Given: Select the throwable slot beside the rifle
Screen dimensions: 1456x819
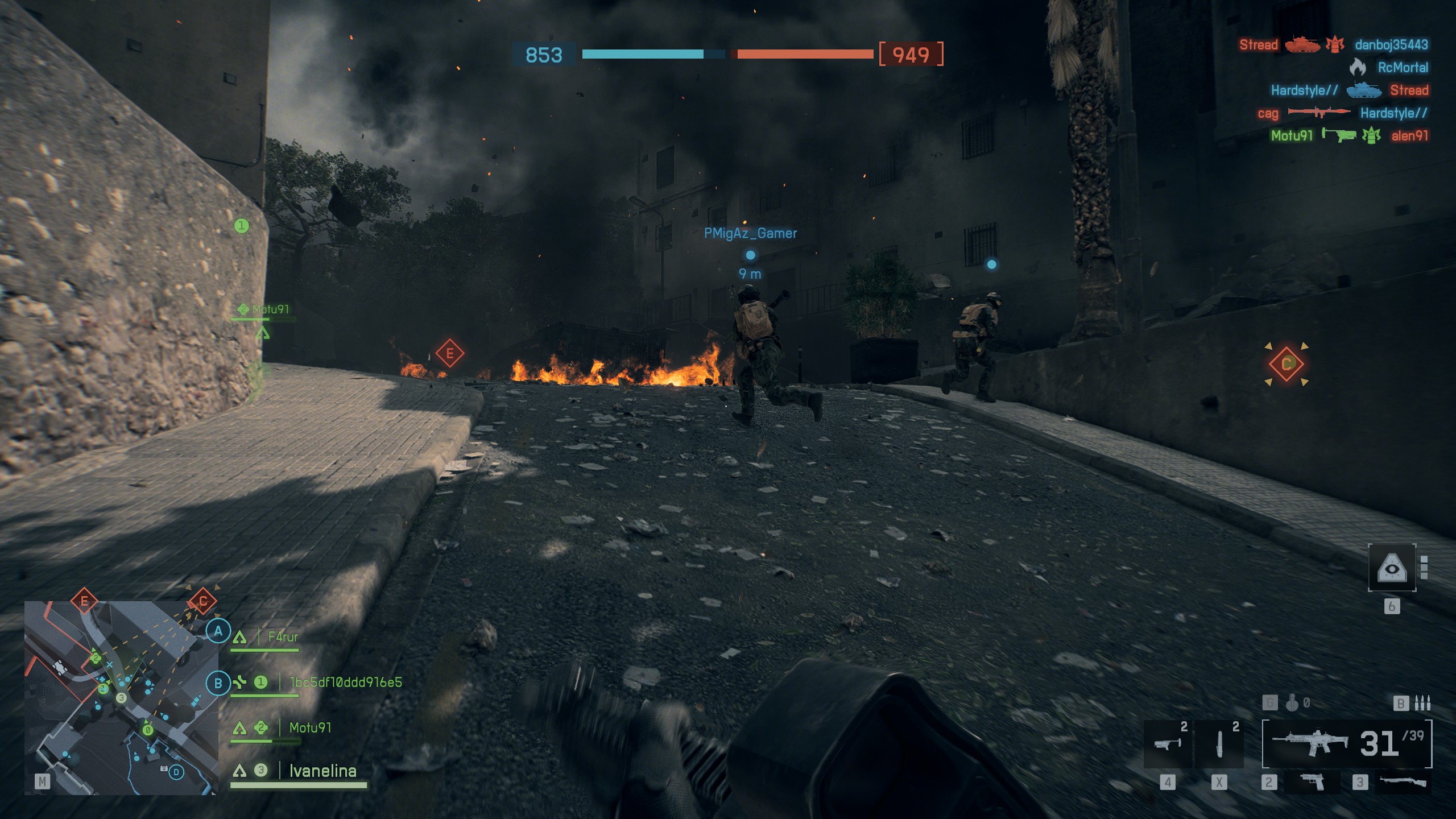Looking at the screenshot, I should (x=1219, y=743).
